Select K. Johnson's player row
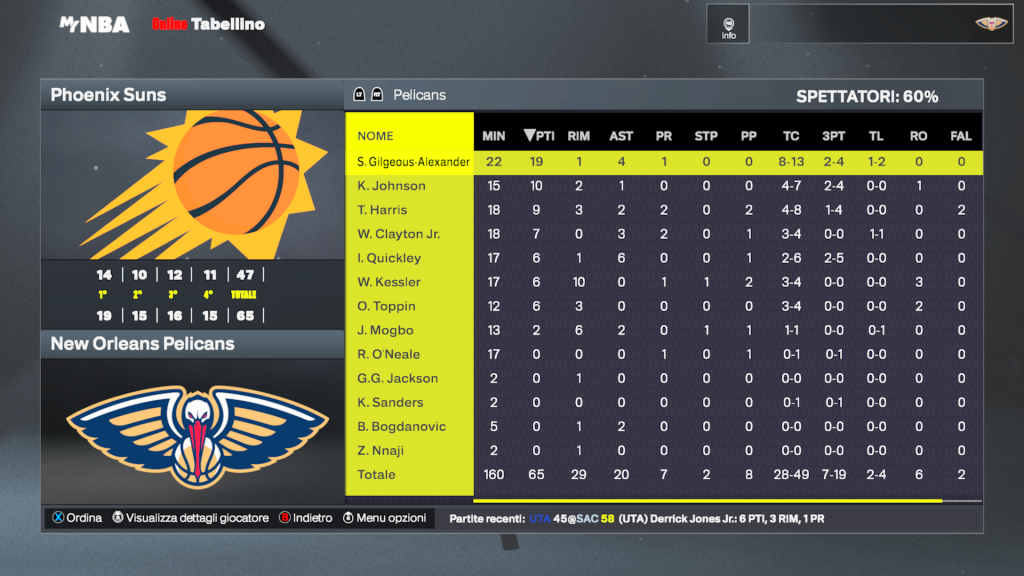The height and width of the screenshot is (576, 1024). click(x=392, y=186)
